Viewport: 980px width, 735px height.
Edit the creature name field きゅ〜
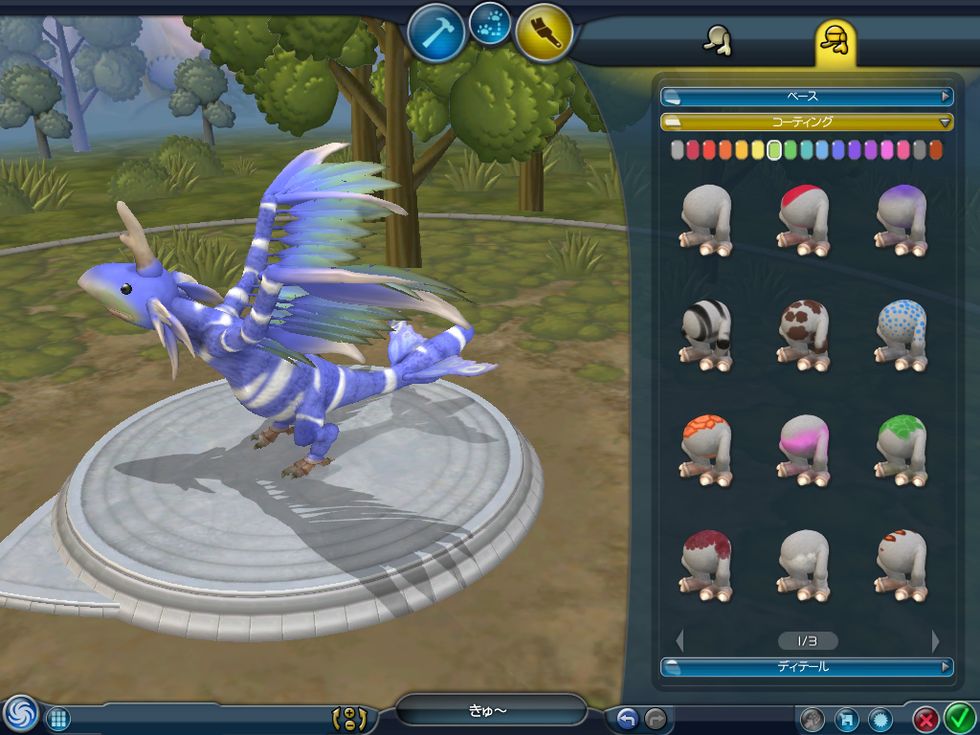click(x=490, y=710)
